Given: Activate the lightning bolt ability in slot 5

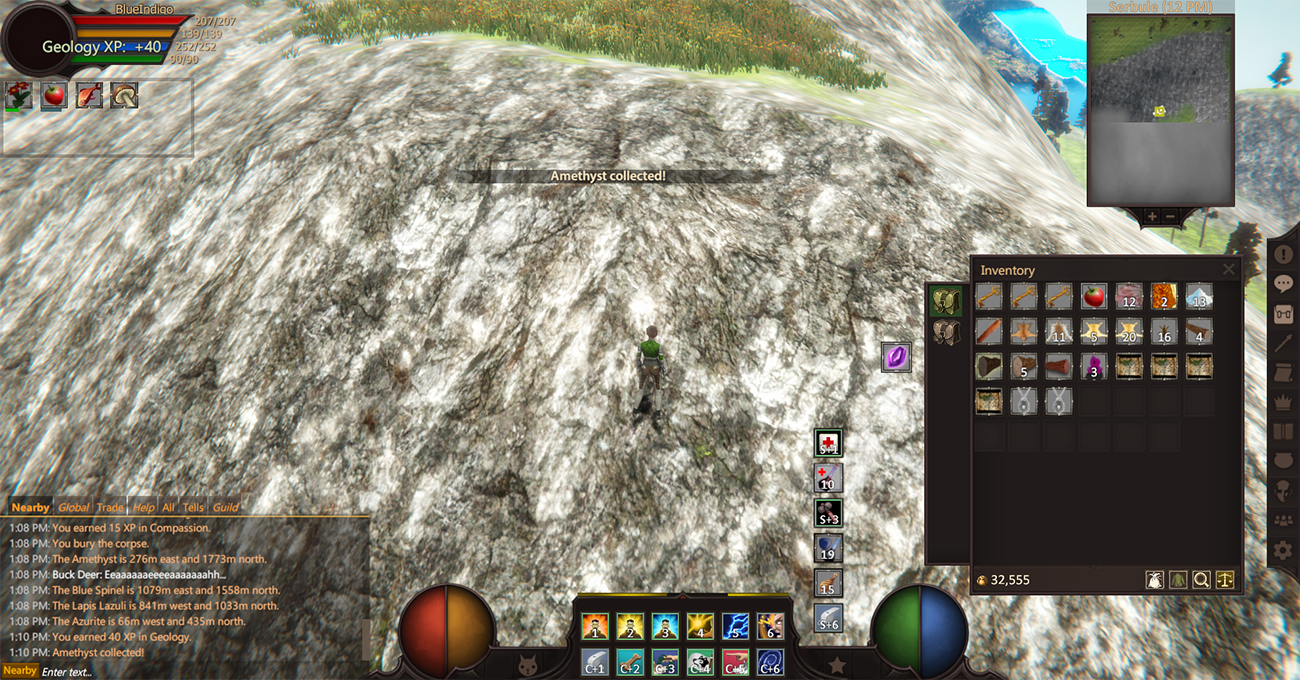Looking at the screenshot, I should (x=735, y=627).
